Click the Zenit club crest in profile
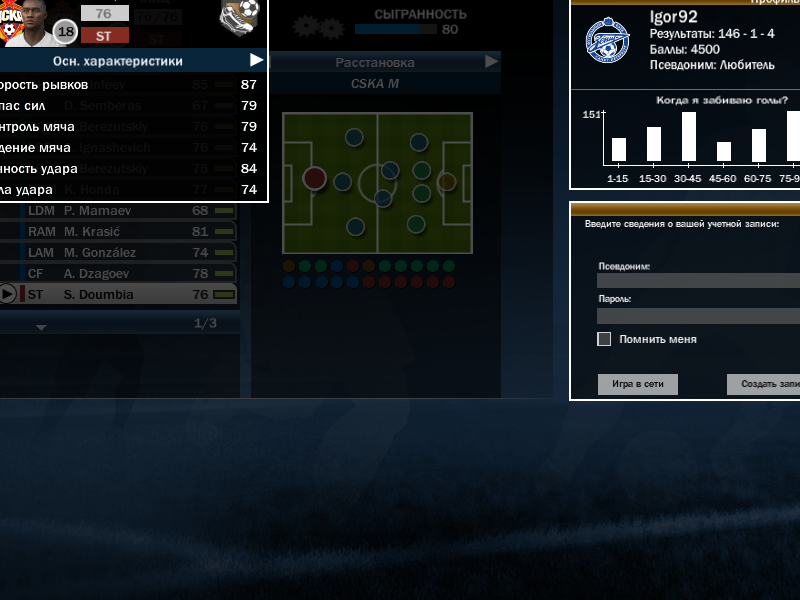Viewport: 800px width, 600px height. 608,39
